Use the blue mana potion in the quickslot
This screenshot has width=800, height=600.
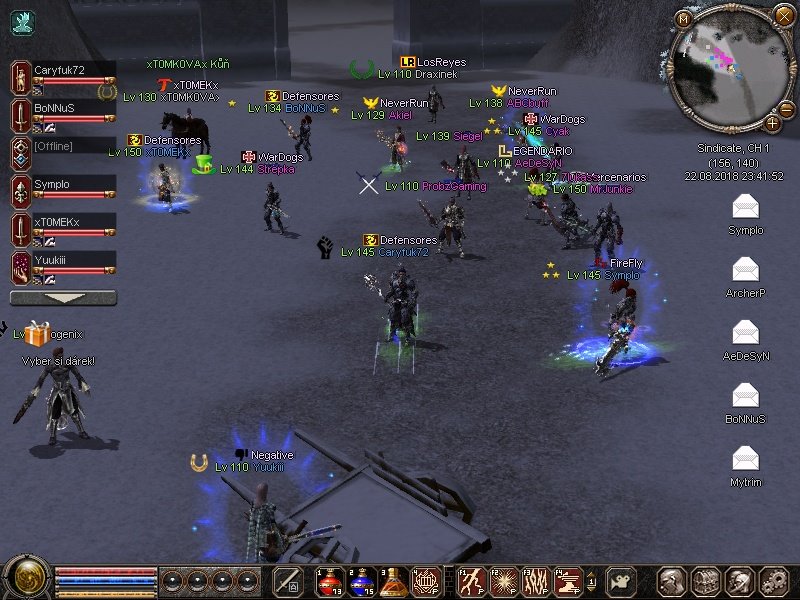click(x=361, y=580)
